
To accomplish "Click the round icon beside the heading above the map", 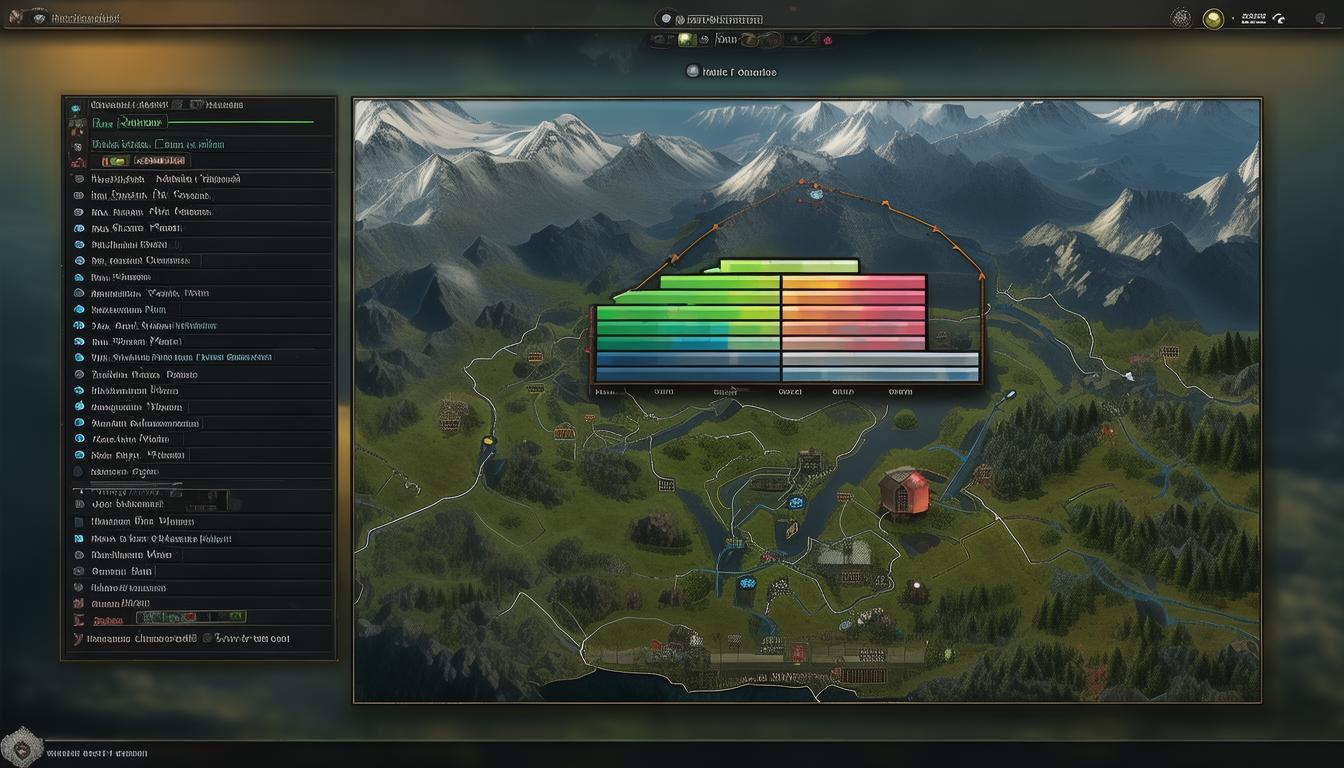I will pyautogui.click(x=692, y=71).
